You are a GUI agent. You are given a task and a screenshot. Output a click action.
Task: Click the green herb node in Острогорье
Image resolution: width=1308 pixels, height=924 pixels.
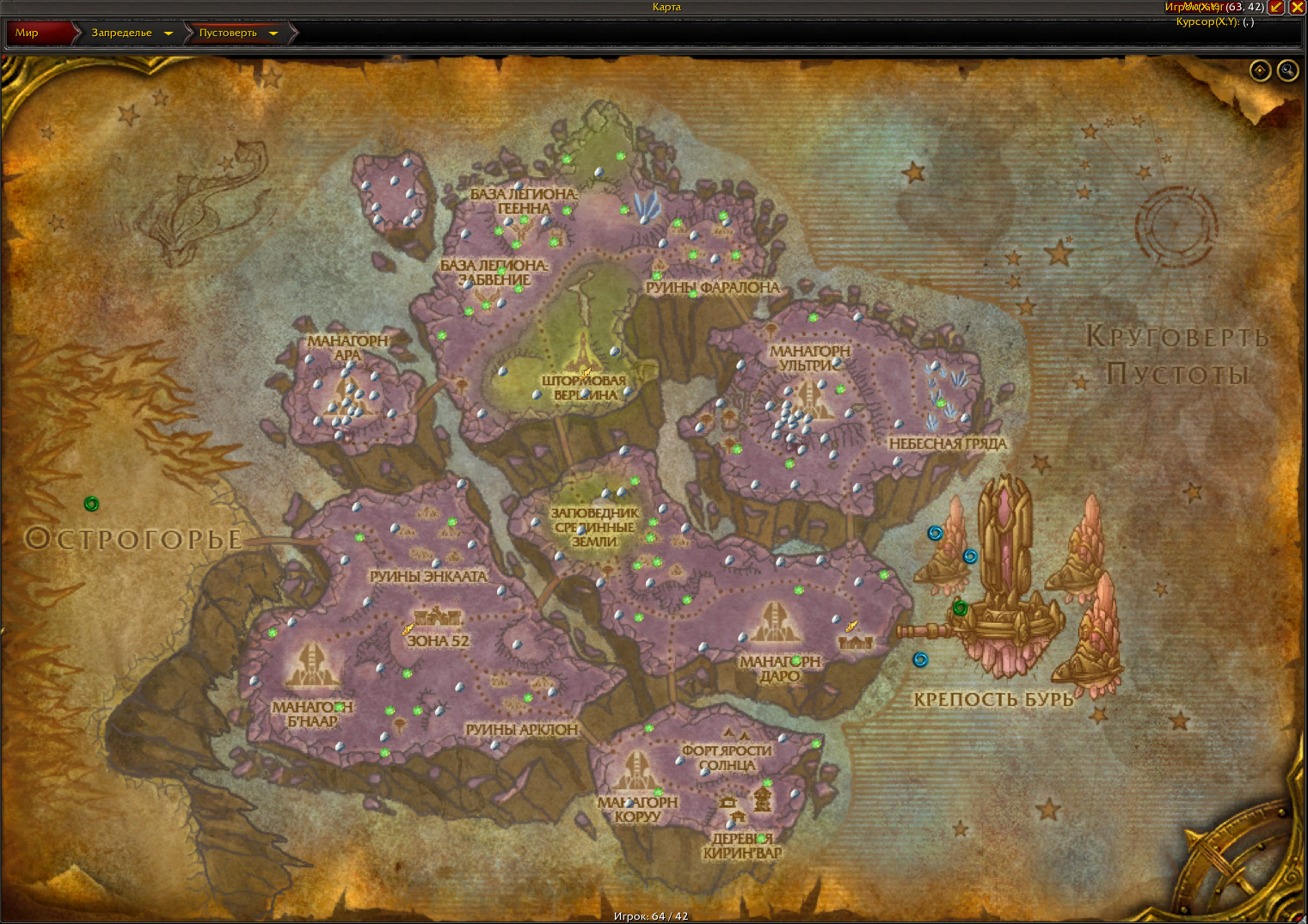pos(91,505)
